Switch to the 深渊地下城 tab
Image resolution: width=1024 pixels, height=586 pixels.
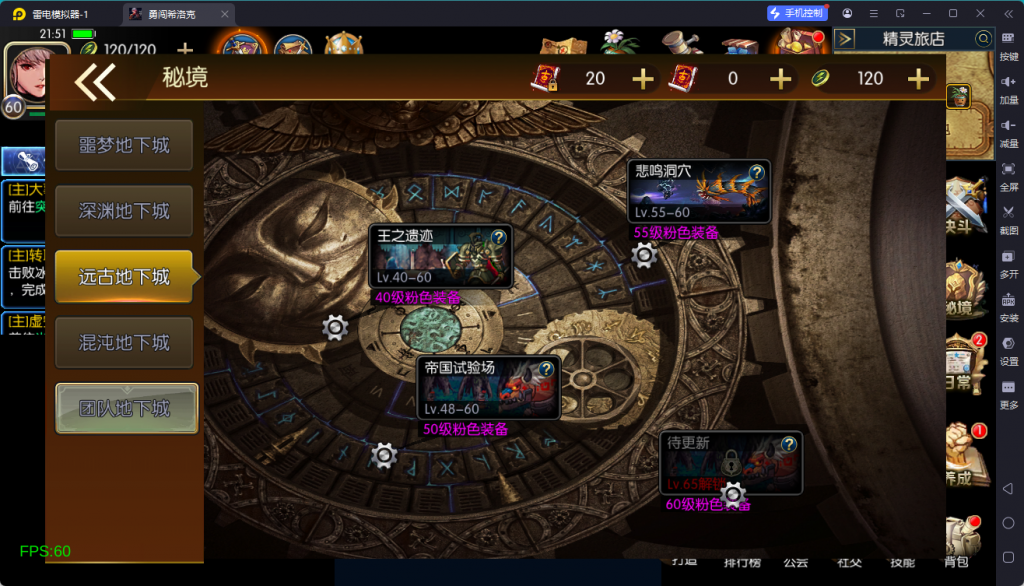124,211
